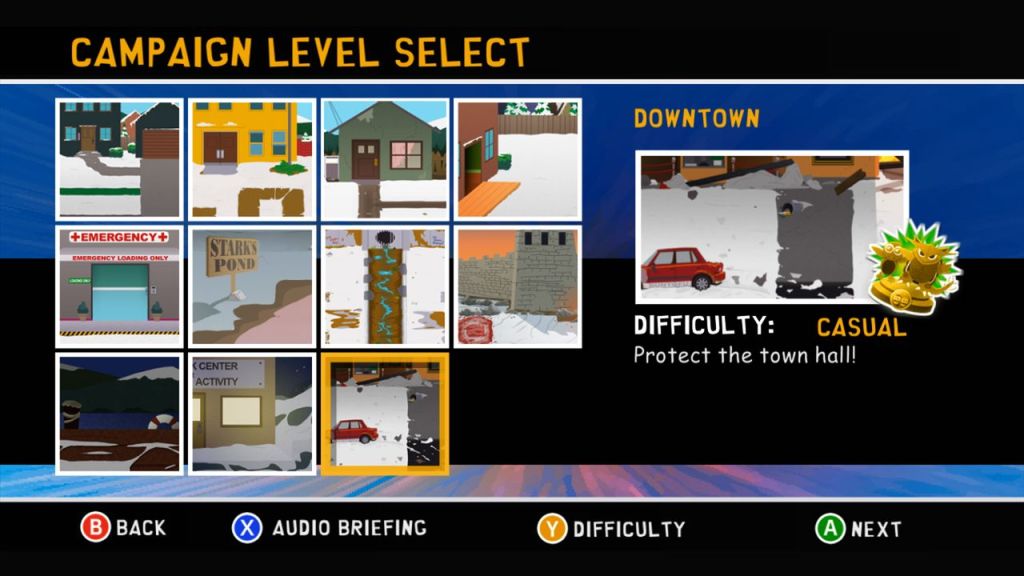Pick the snowy driveway garage level tile
The width and height of the screenshot is (1024, 576).
[120, 159]
